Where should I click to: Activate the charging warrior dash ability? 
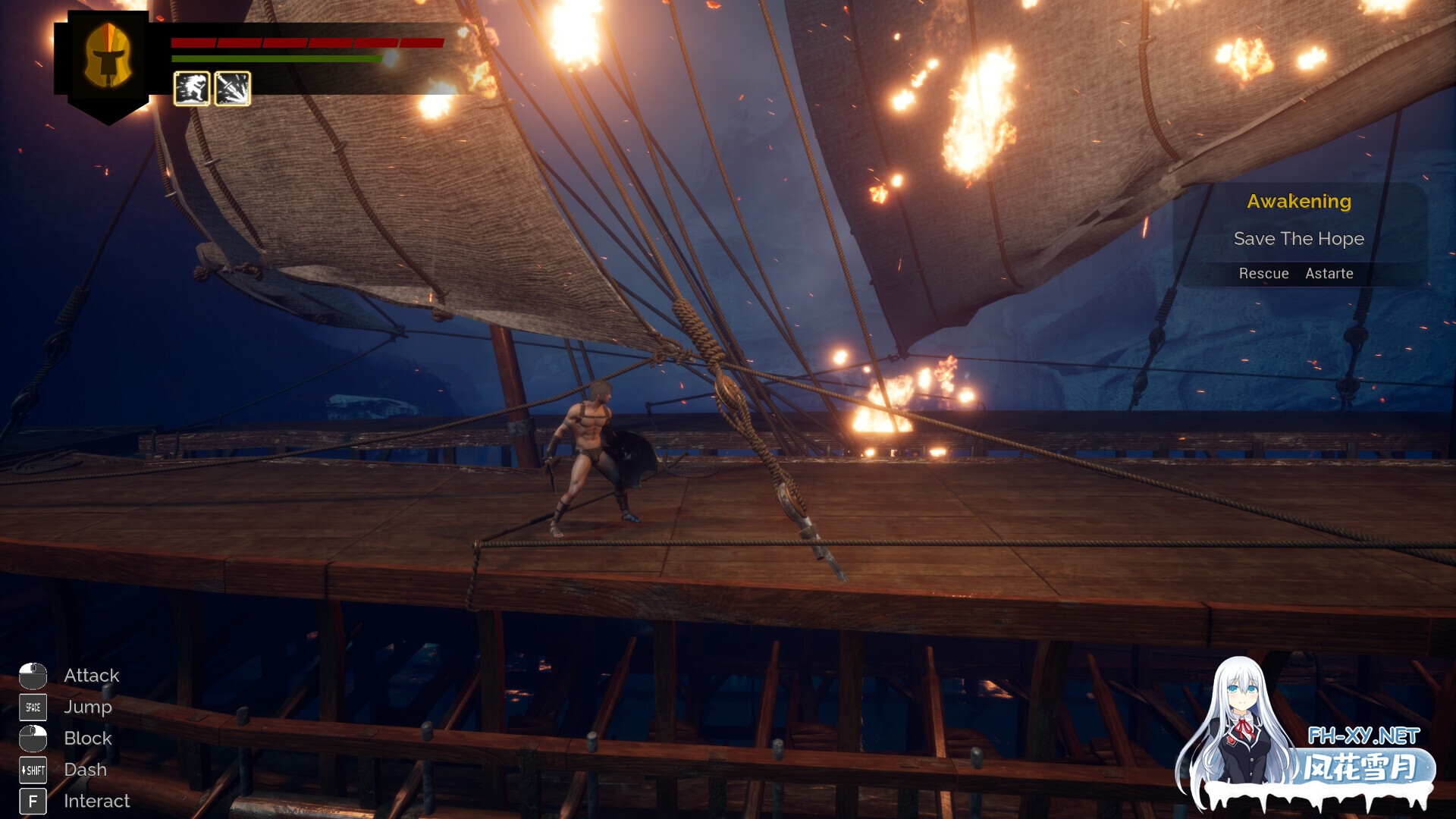192,89
